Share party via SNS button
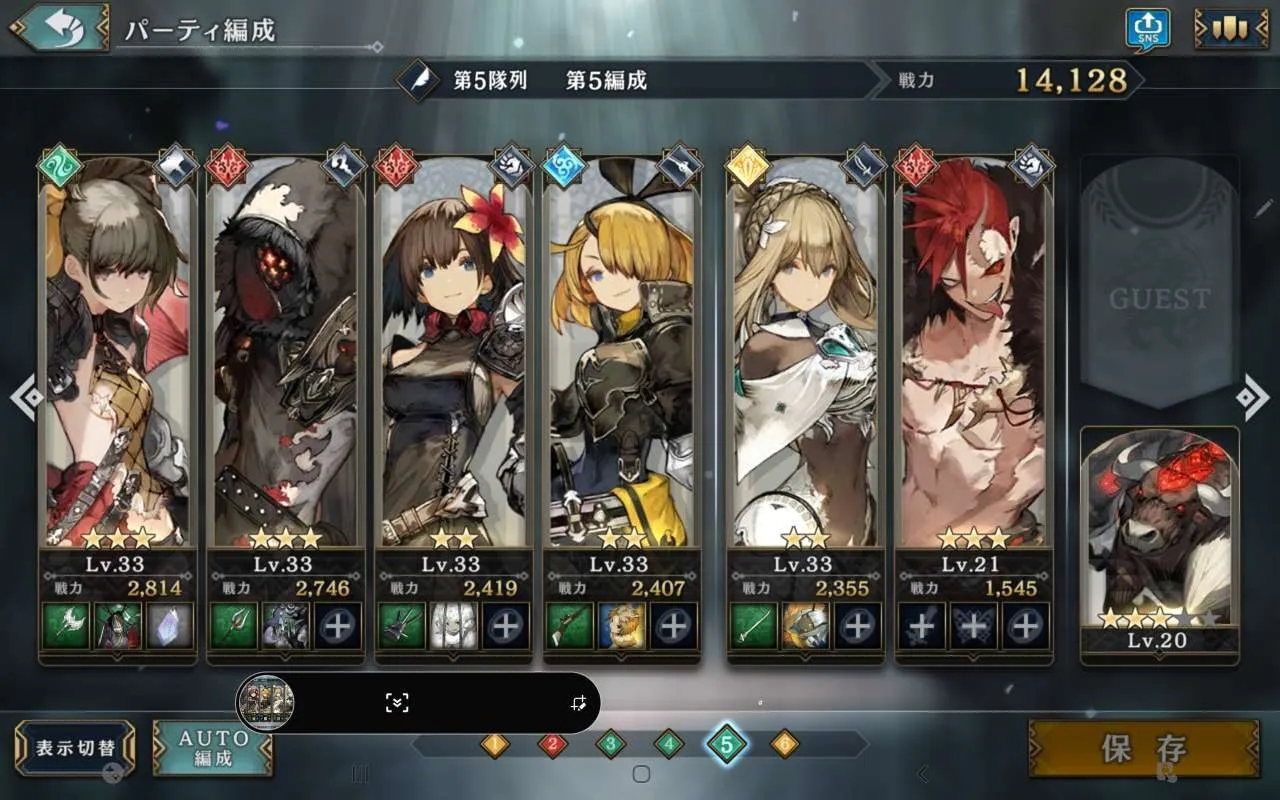 tap(1147, 29)
